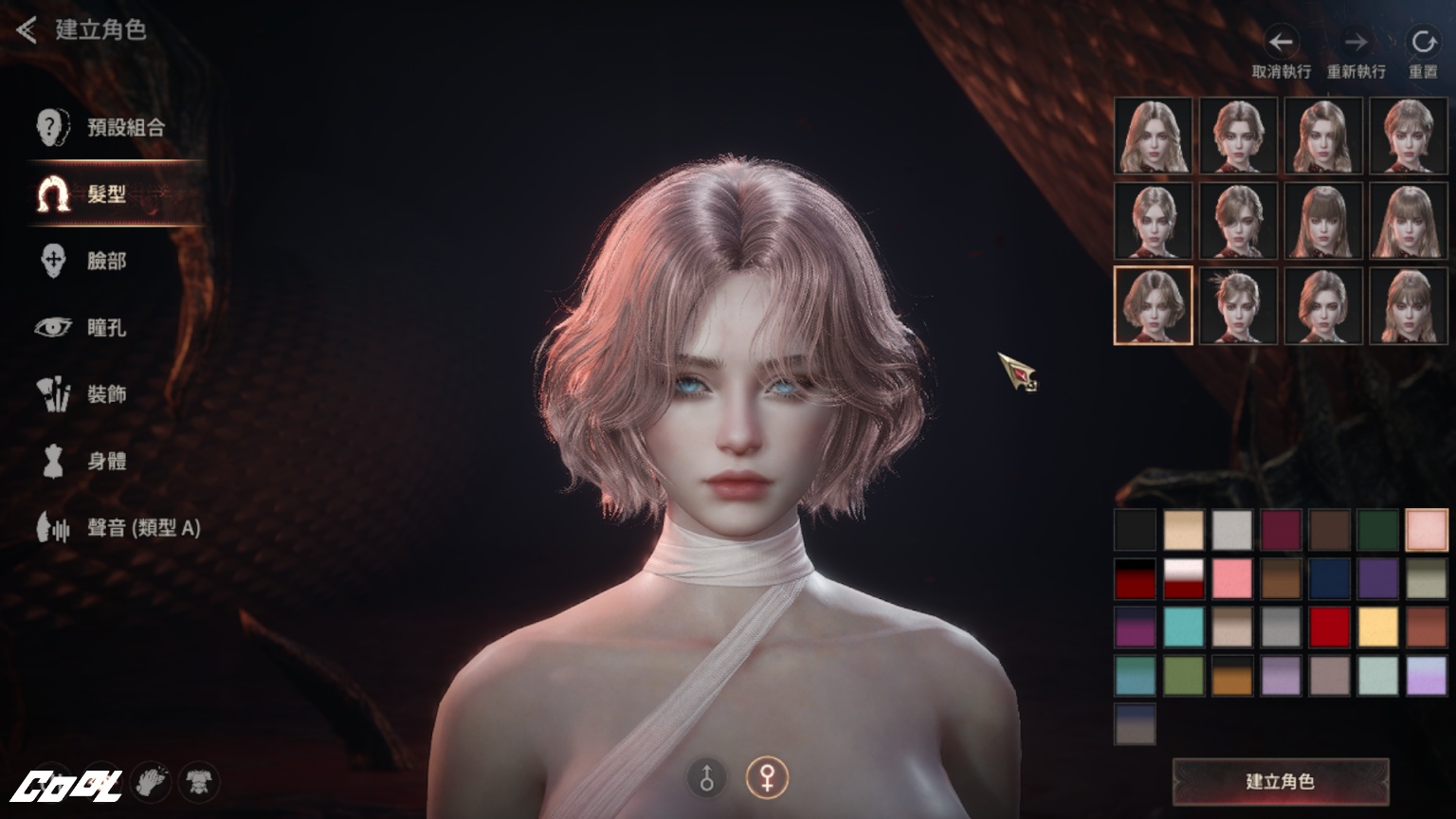
Task: Select the yellow hair color swatch
Action: (1377, 627)
